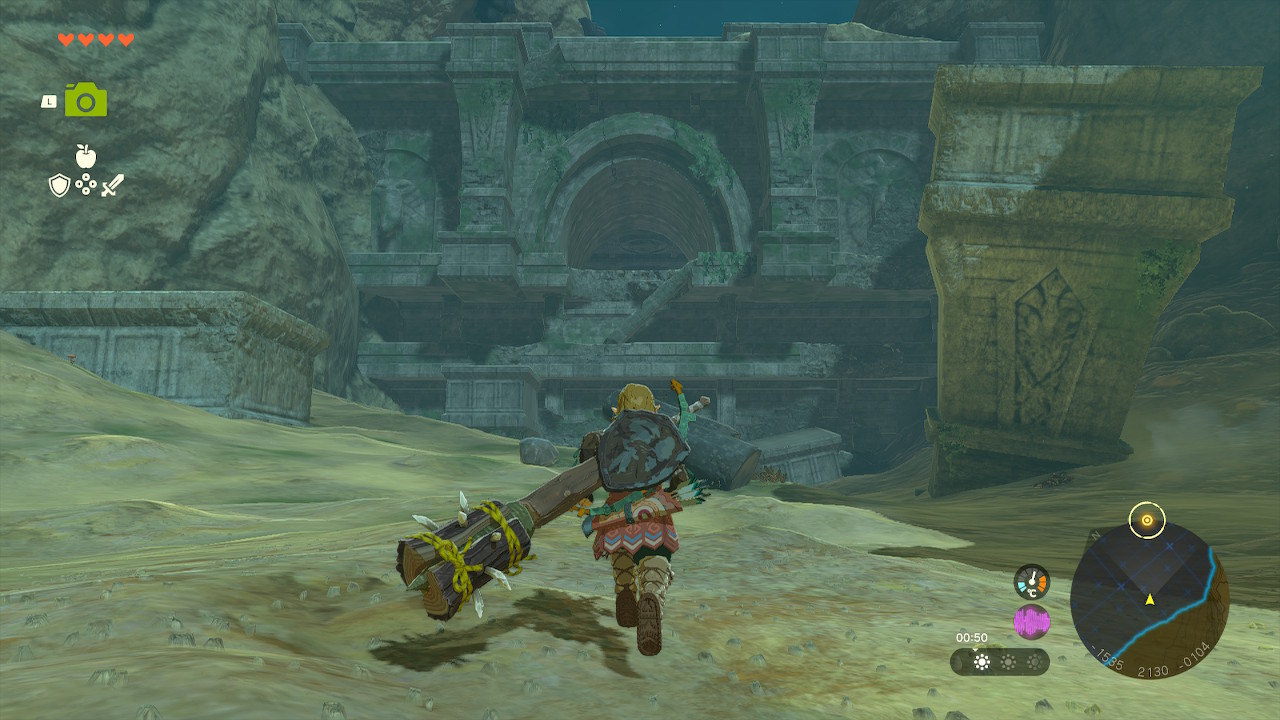Click the sword icon in the gear row
The image size is (1280, 720).
coord(113,185)
